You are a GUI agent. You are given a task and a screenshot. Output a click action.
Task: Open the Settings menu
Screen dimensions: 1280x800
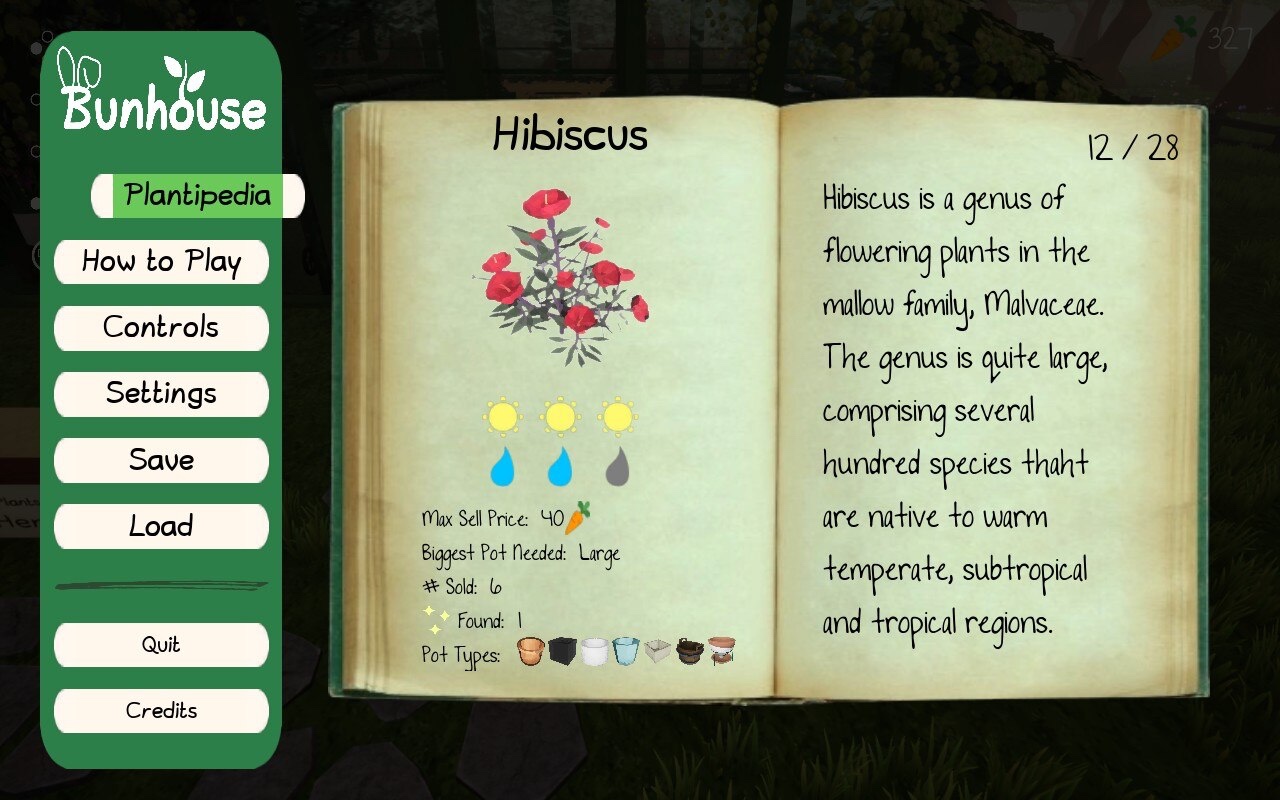tap(161, 394)
